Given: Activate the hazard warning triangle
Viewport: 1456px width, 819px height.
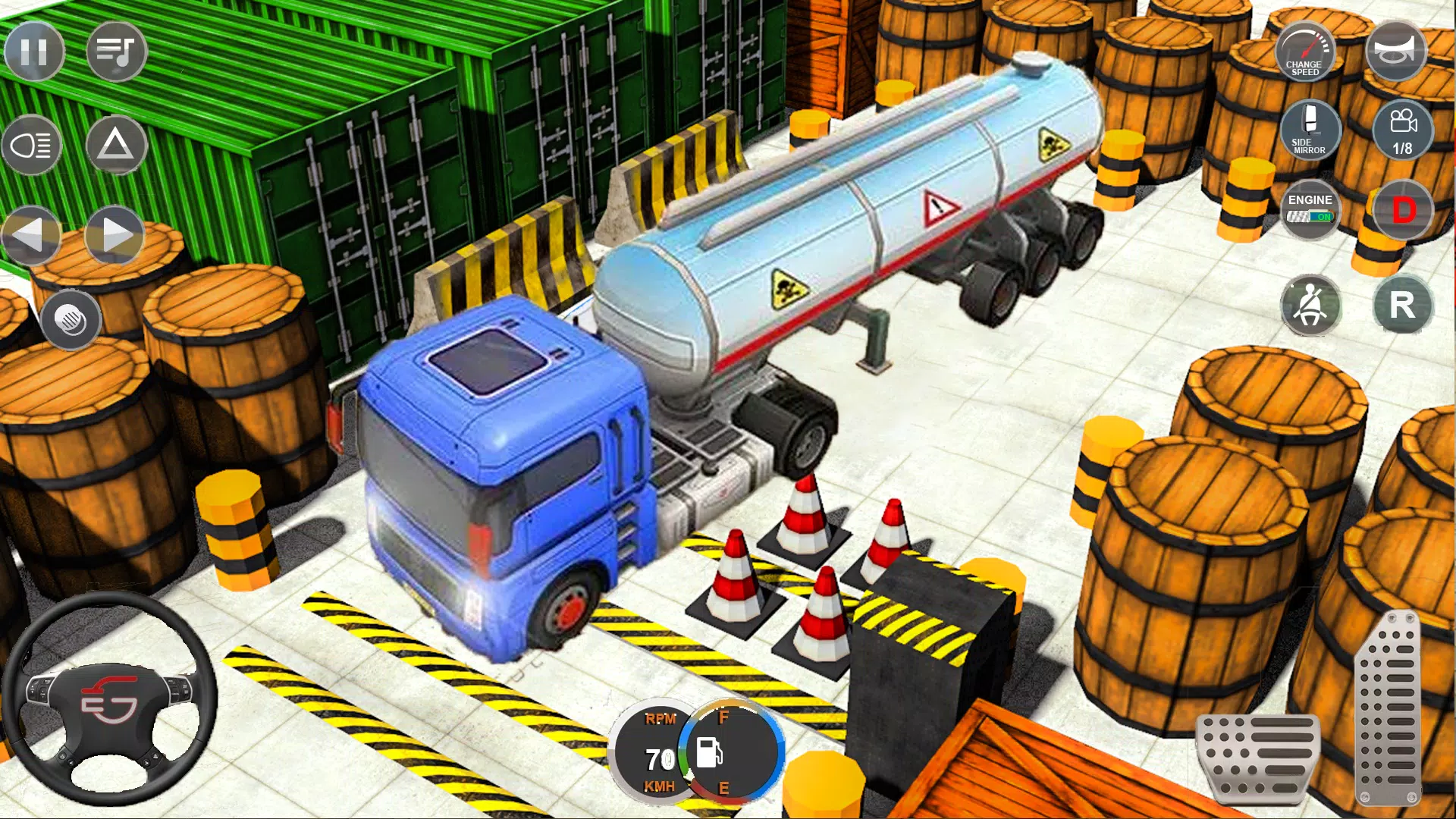Looking at the screenshot, I should click(115, 144).
